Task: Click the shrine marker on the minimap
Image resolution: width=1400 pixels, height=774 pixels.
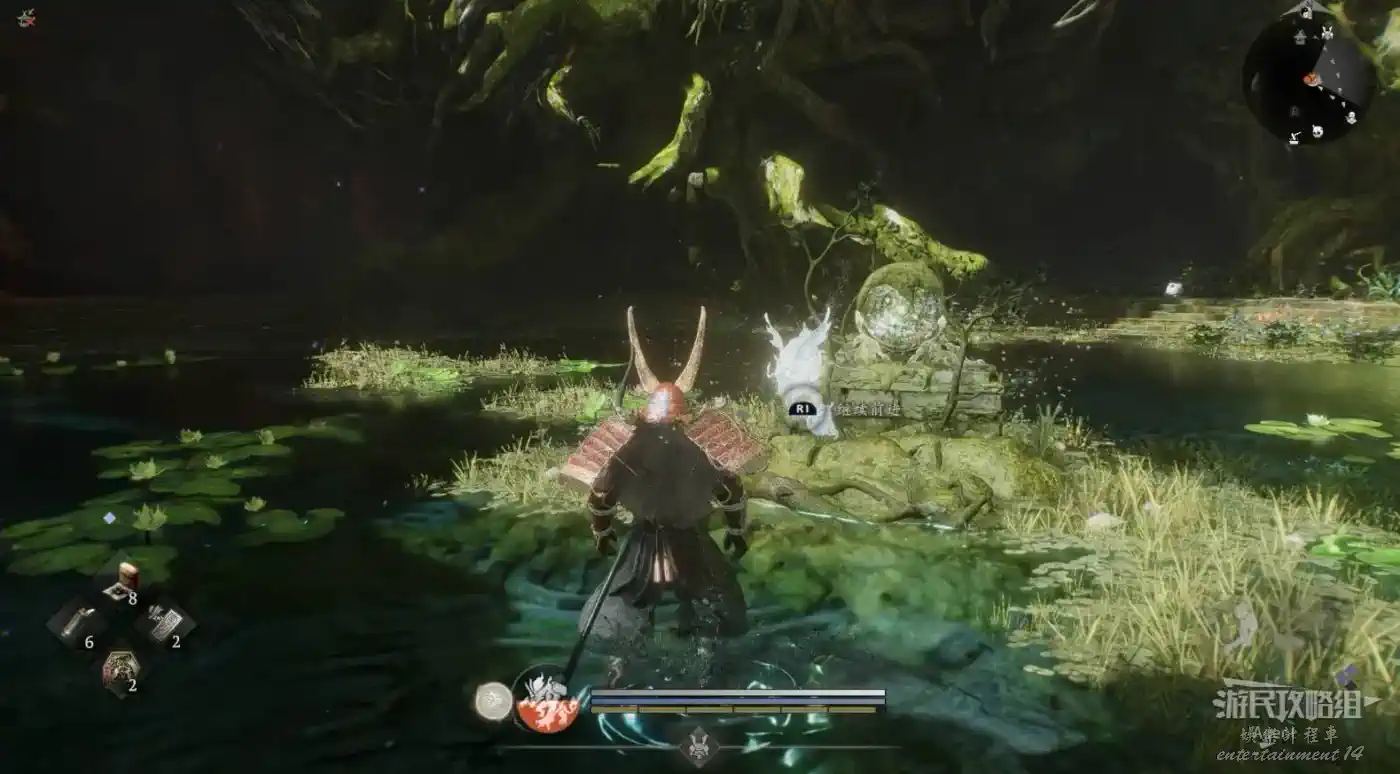Action: tap(1298, 37)
